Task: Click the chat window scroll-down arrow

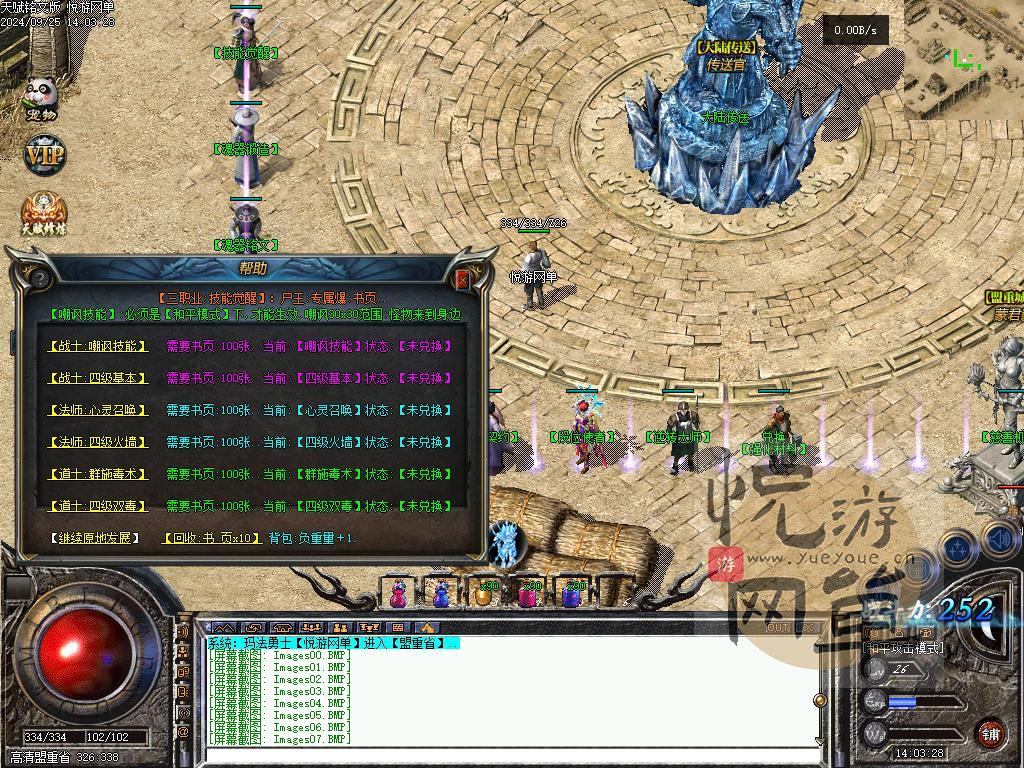Action: coord(820,741)
